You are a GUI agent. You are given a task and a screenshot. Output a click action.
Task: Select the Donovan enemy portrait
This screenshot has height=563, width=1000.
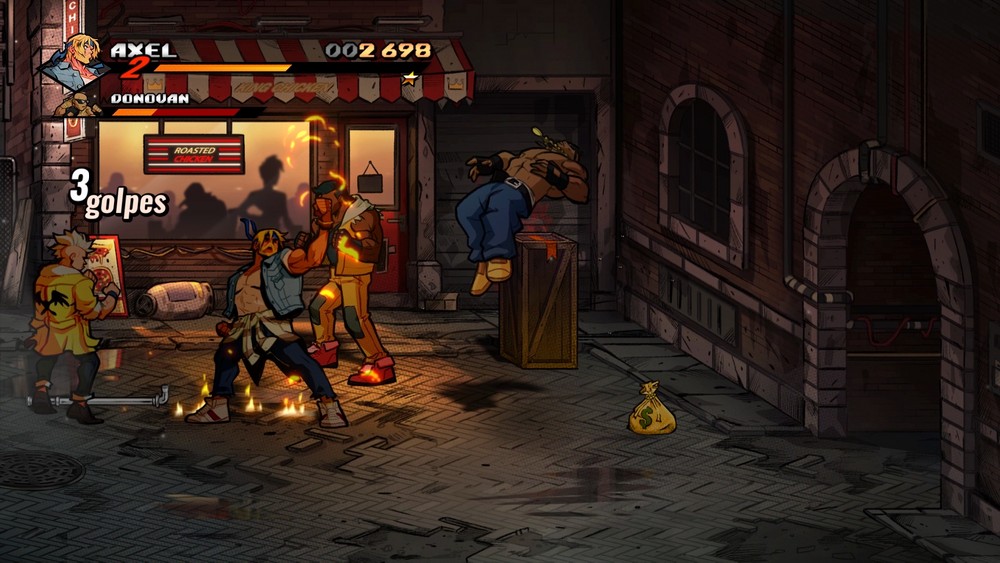(x=77, y=104)
